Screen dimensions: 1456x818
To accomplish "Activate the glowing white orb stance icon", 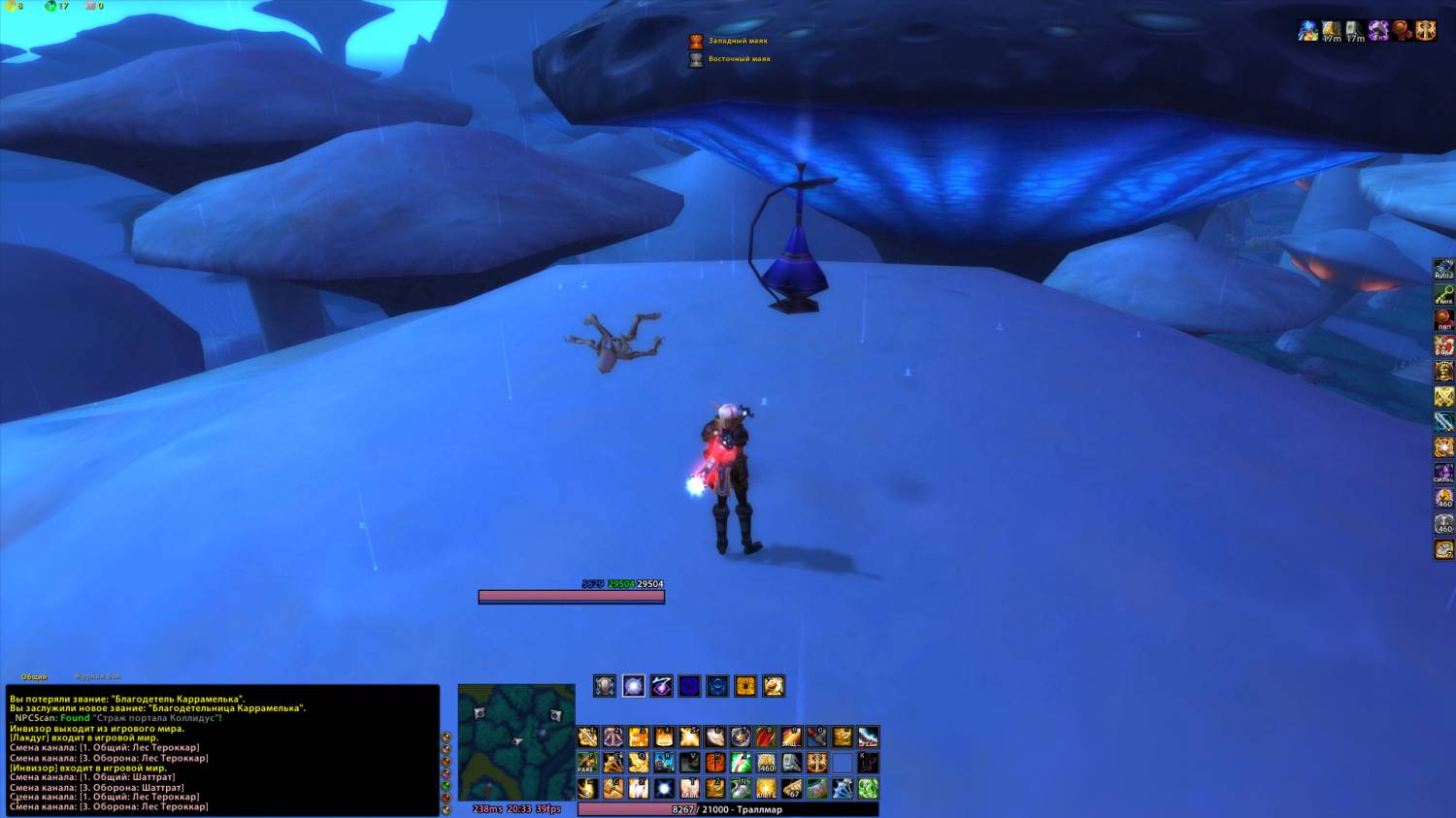I will click(633, 687).
